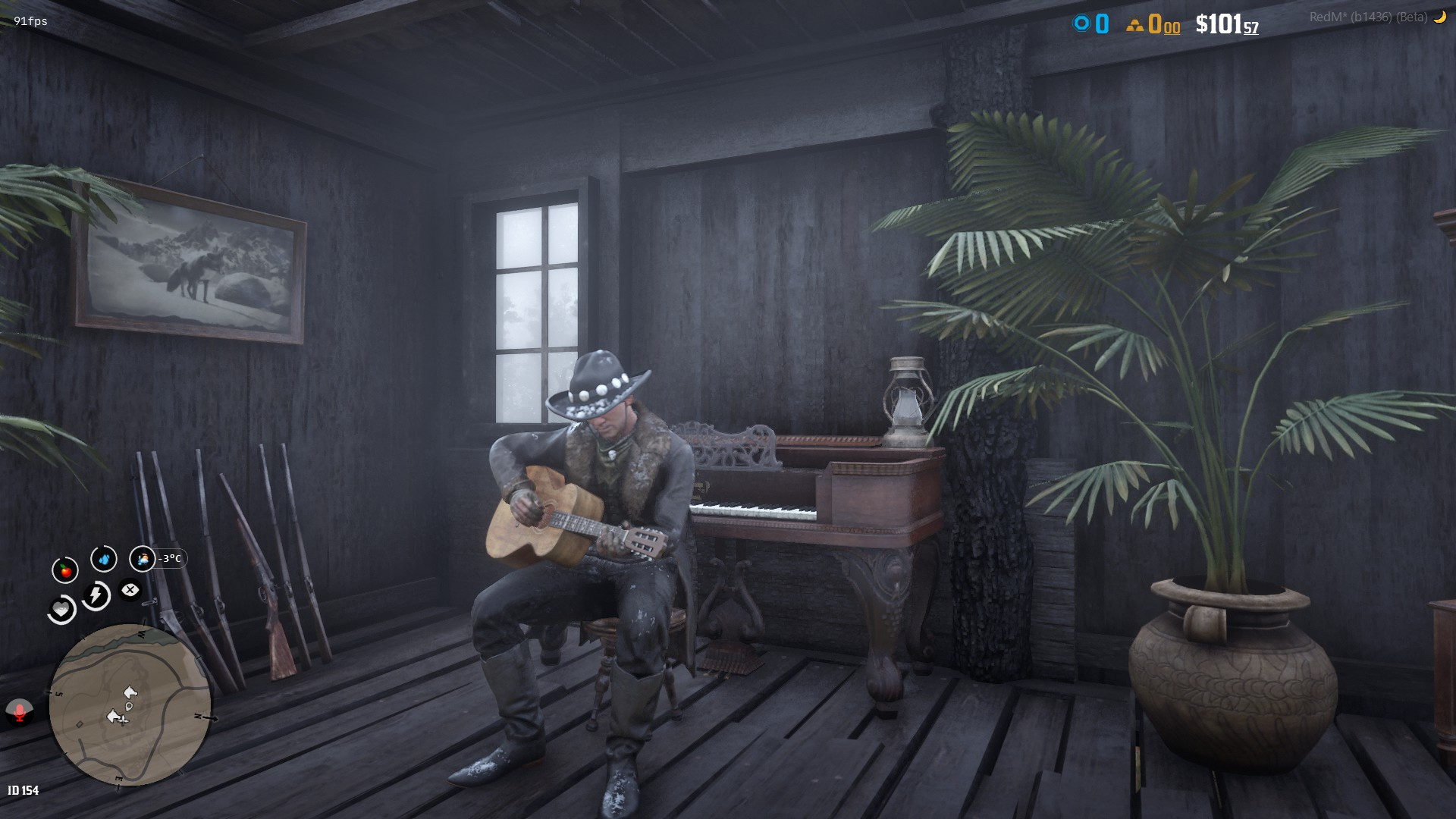This screenshot has width=1456, height=819.
Task: Click the heart health core icon
Action: point(61,610)
